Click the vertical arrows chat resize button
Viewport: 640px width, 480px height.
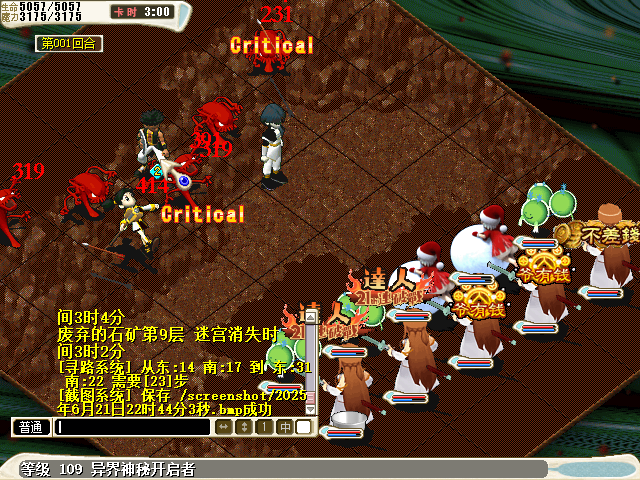tap(244, 427)
